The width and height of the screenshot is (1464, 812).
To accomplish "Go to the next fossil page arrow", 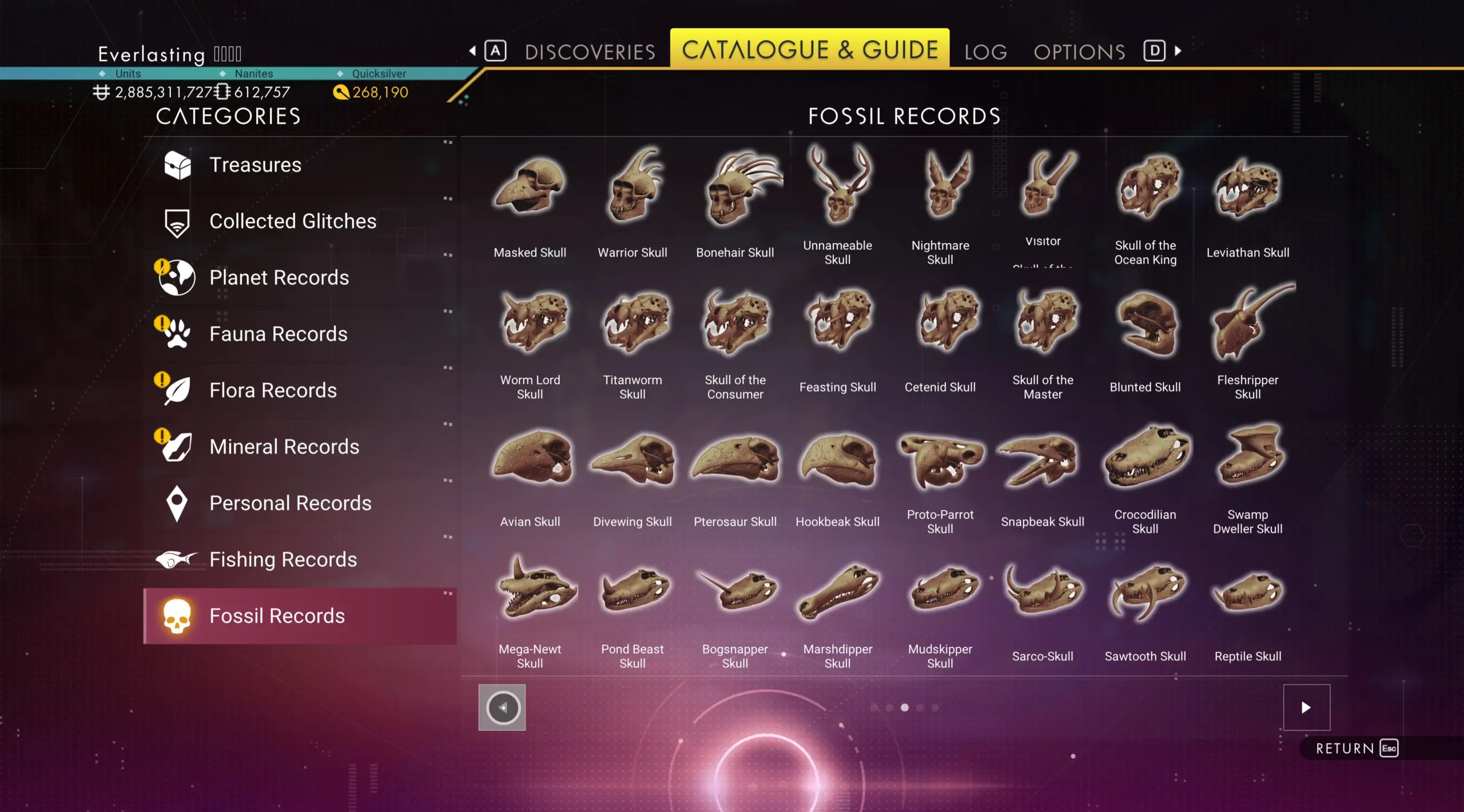I will point(1306,707).
